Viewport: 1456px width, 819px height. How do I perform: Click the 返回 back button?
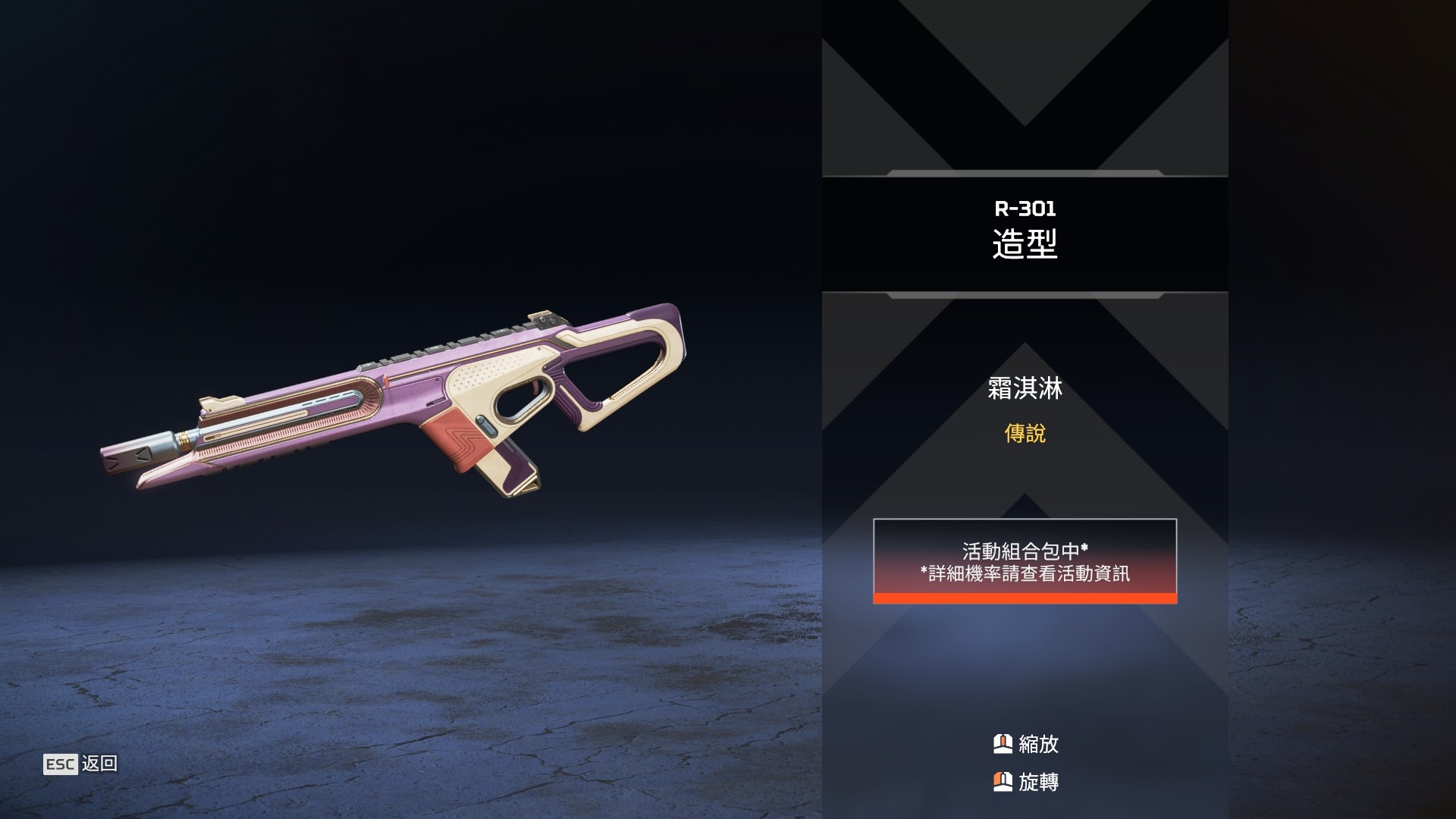[81, 764]
